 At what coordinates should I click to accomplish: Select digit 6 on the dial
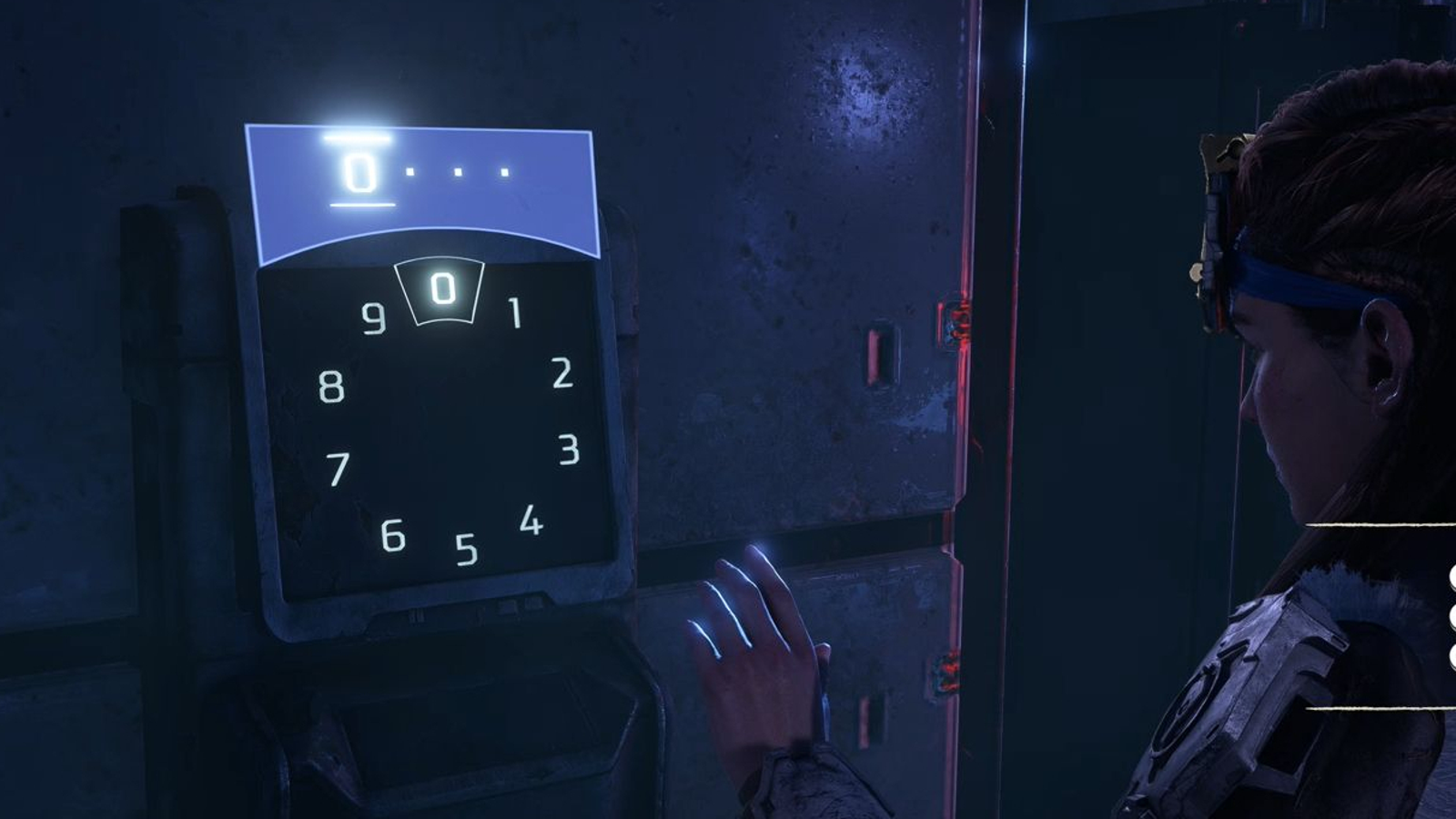click(393, 534)
